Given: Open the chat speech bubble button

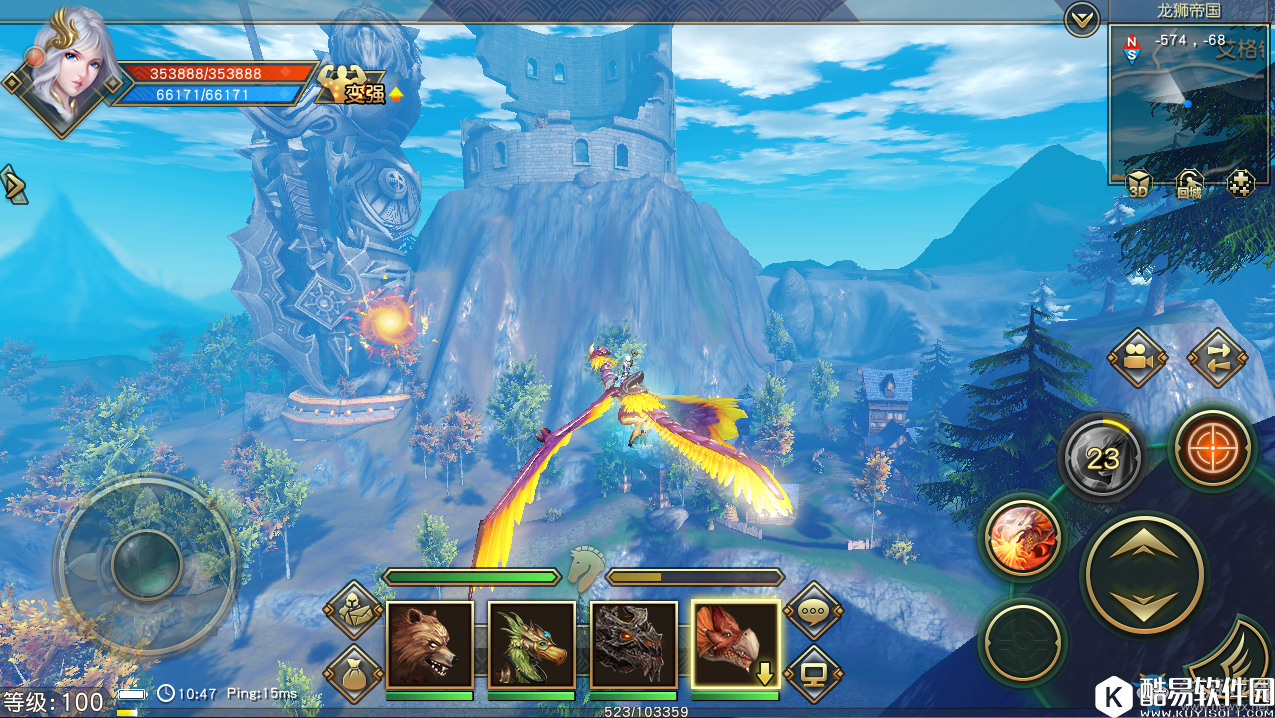Looking at the screenshot, I should coord(811,609).
